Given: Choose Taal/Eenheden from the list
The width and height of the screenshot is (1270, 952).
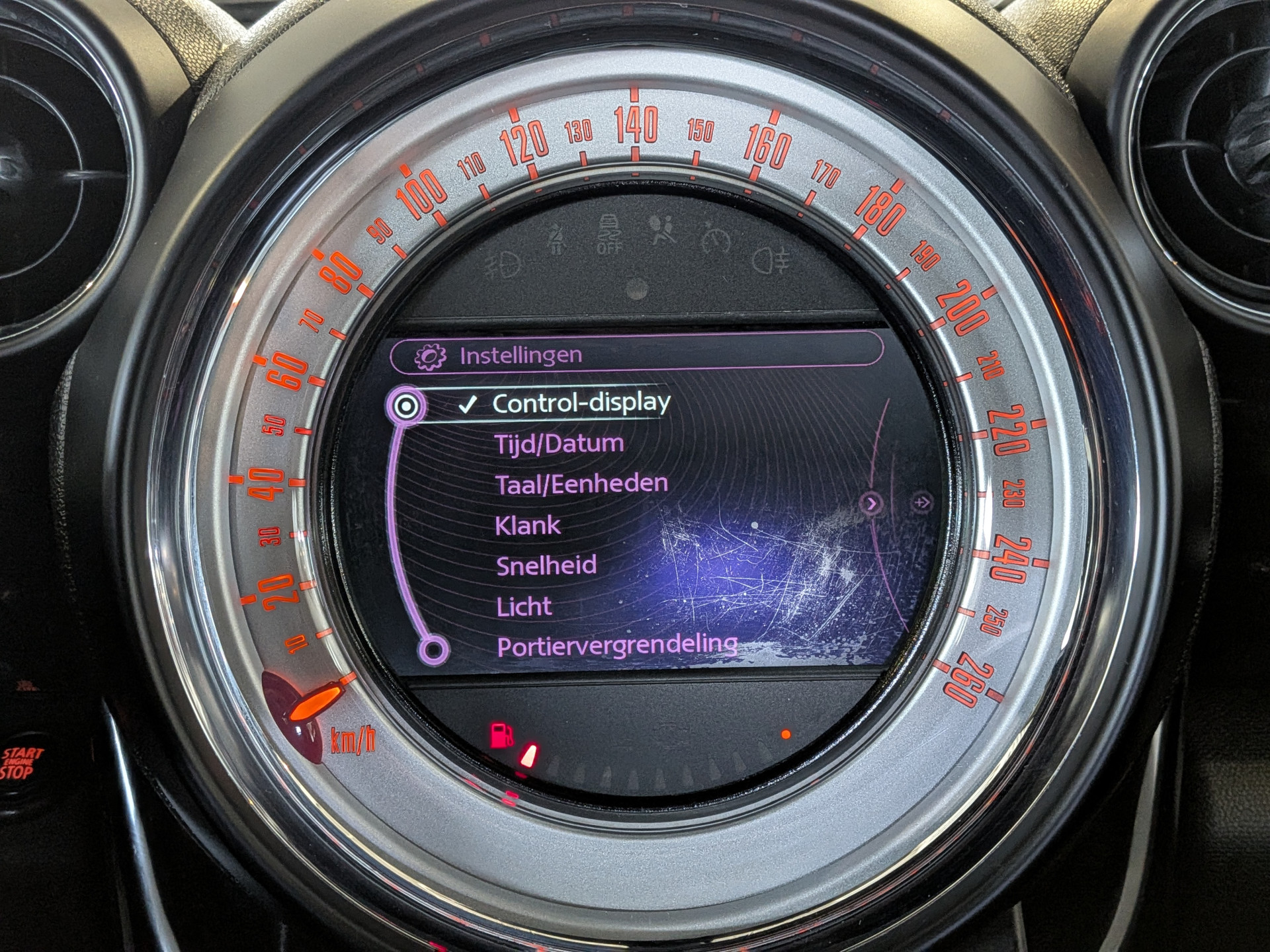Looking at the screenshot, I should 581,484.
